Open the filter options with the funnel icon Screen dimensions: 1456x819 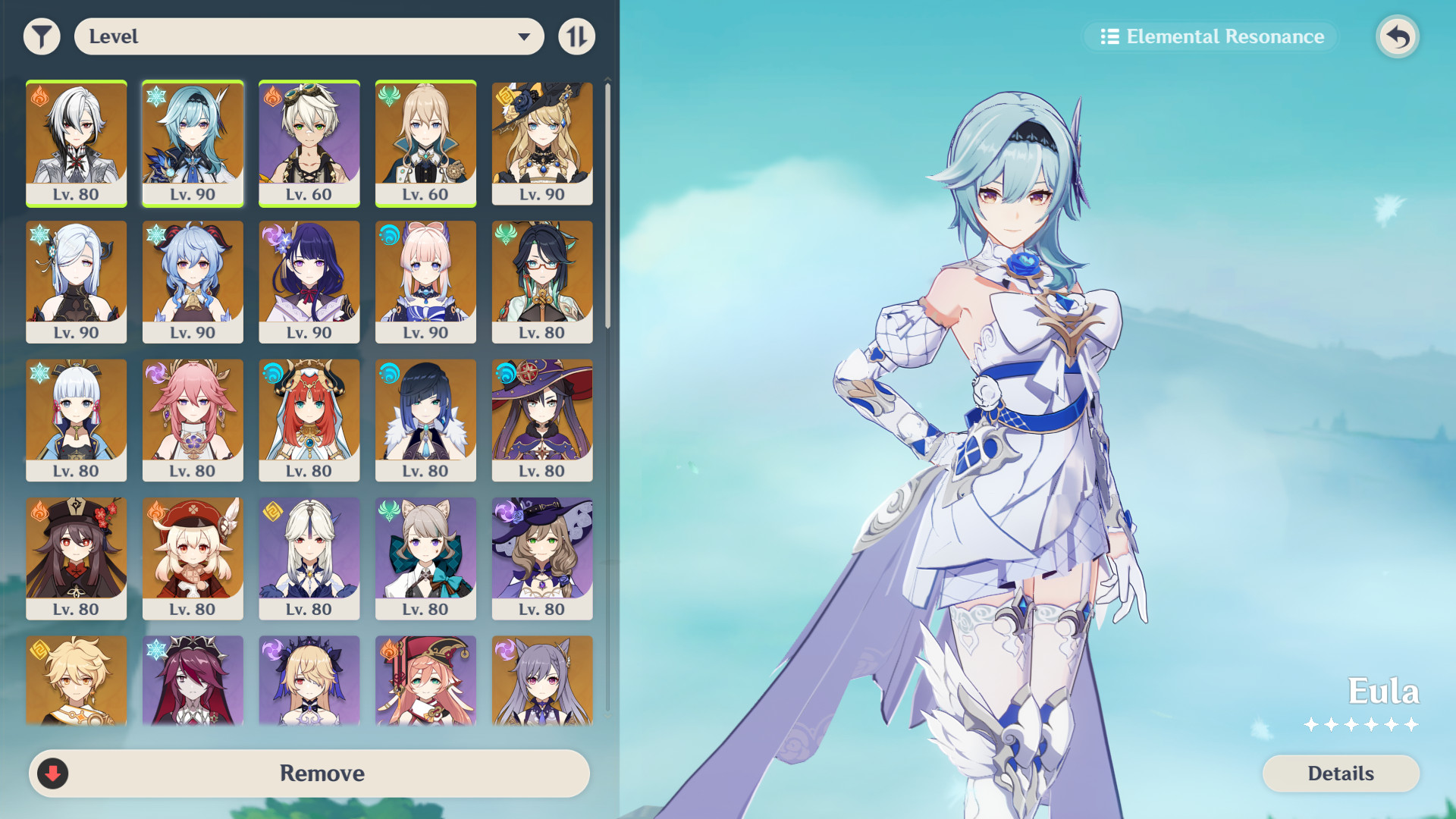click(42, 36)
